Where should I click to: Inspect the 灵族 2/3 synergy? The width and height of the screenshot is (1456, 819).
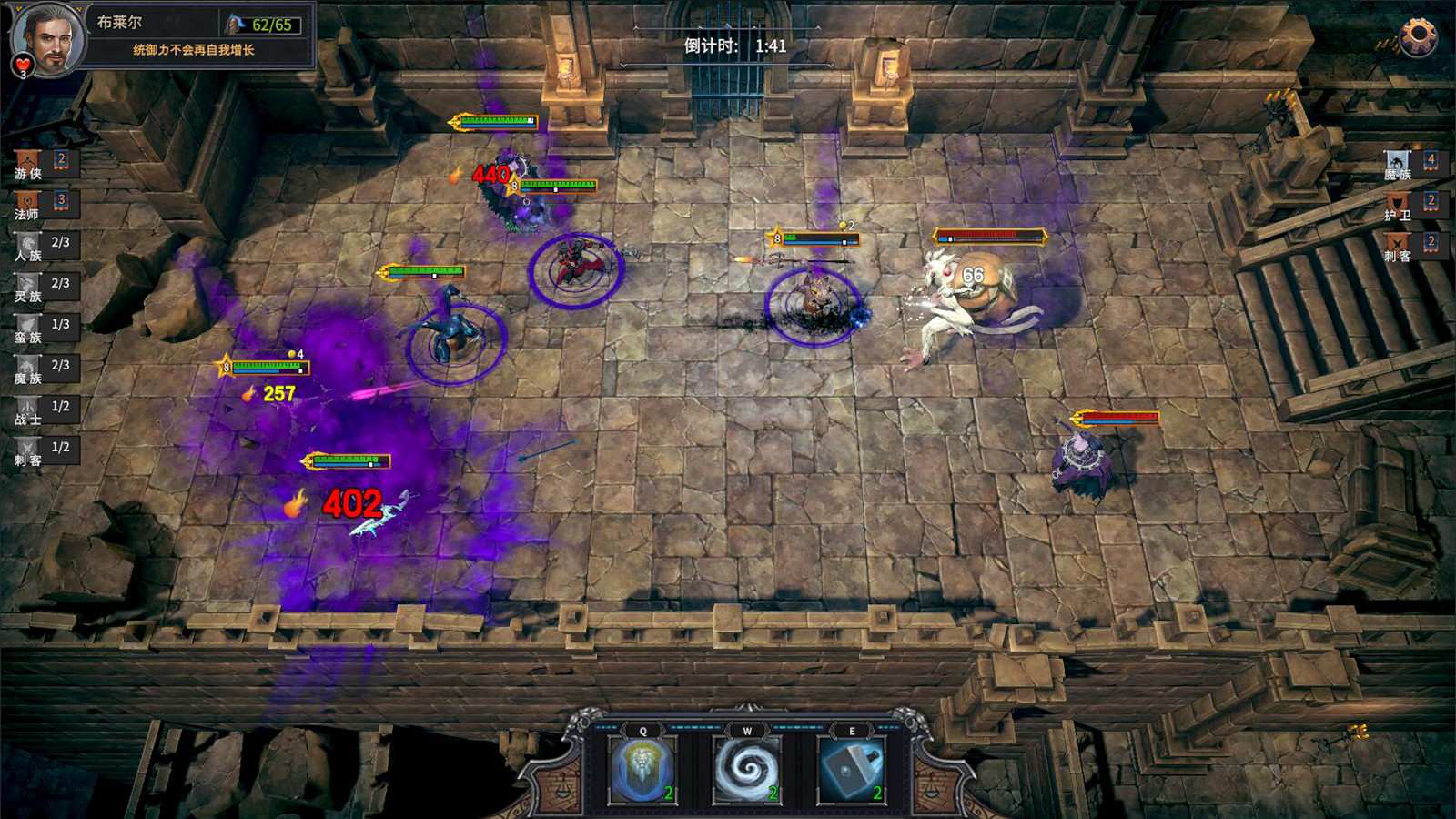[x=28, y=287]
